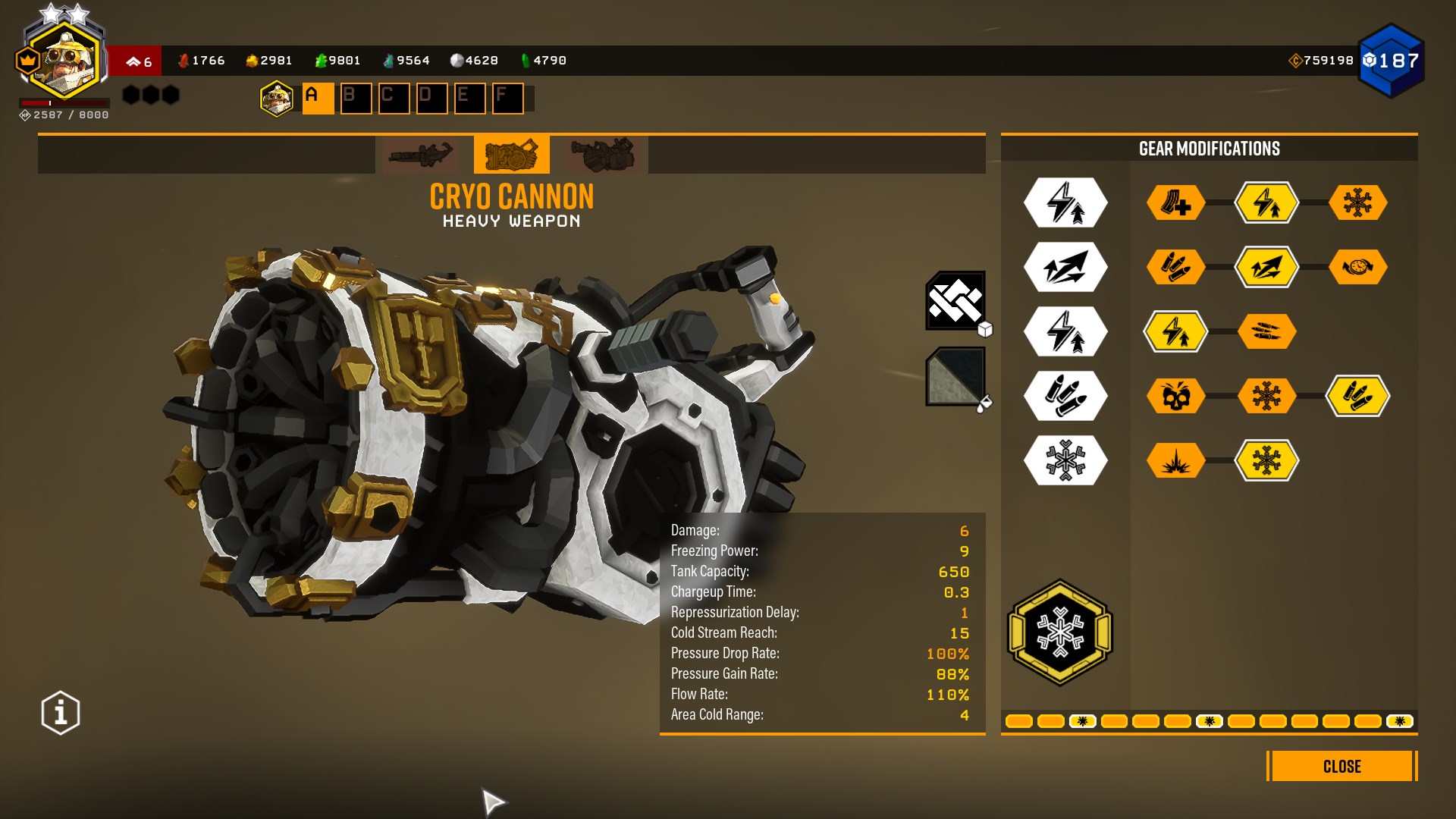1456x819 pixels.
Task: Switch to loadout D
Action: click(x=431, y=98)
